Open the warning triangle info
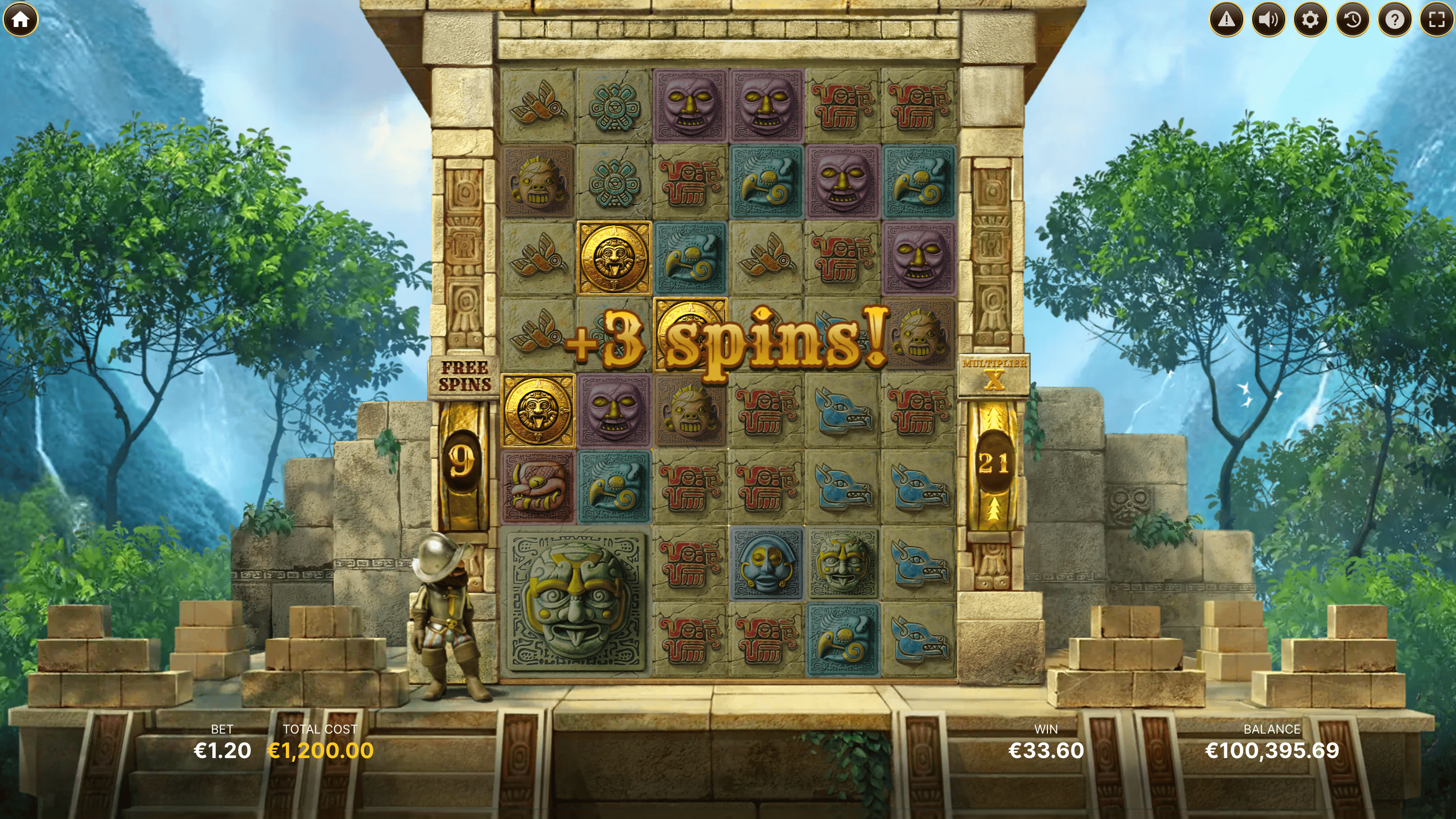Screen dimensions: 1456x819 tap(1226, 20)
